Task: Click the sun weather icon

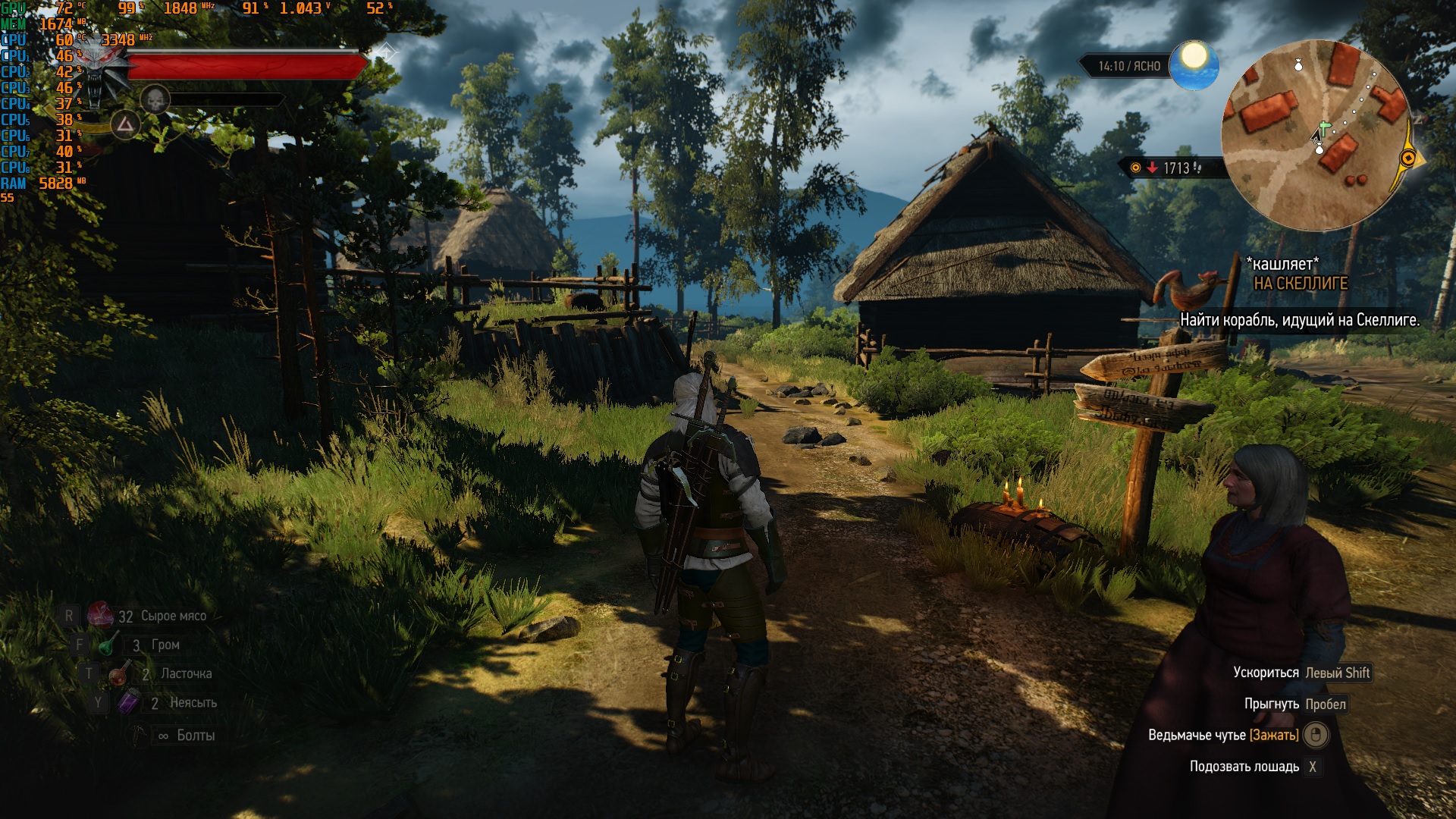Action: click(x=1194, y=63)
